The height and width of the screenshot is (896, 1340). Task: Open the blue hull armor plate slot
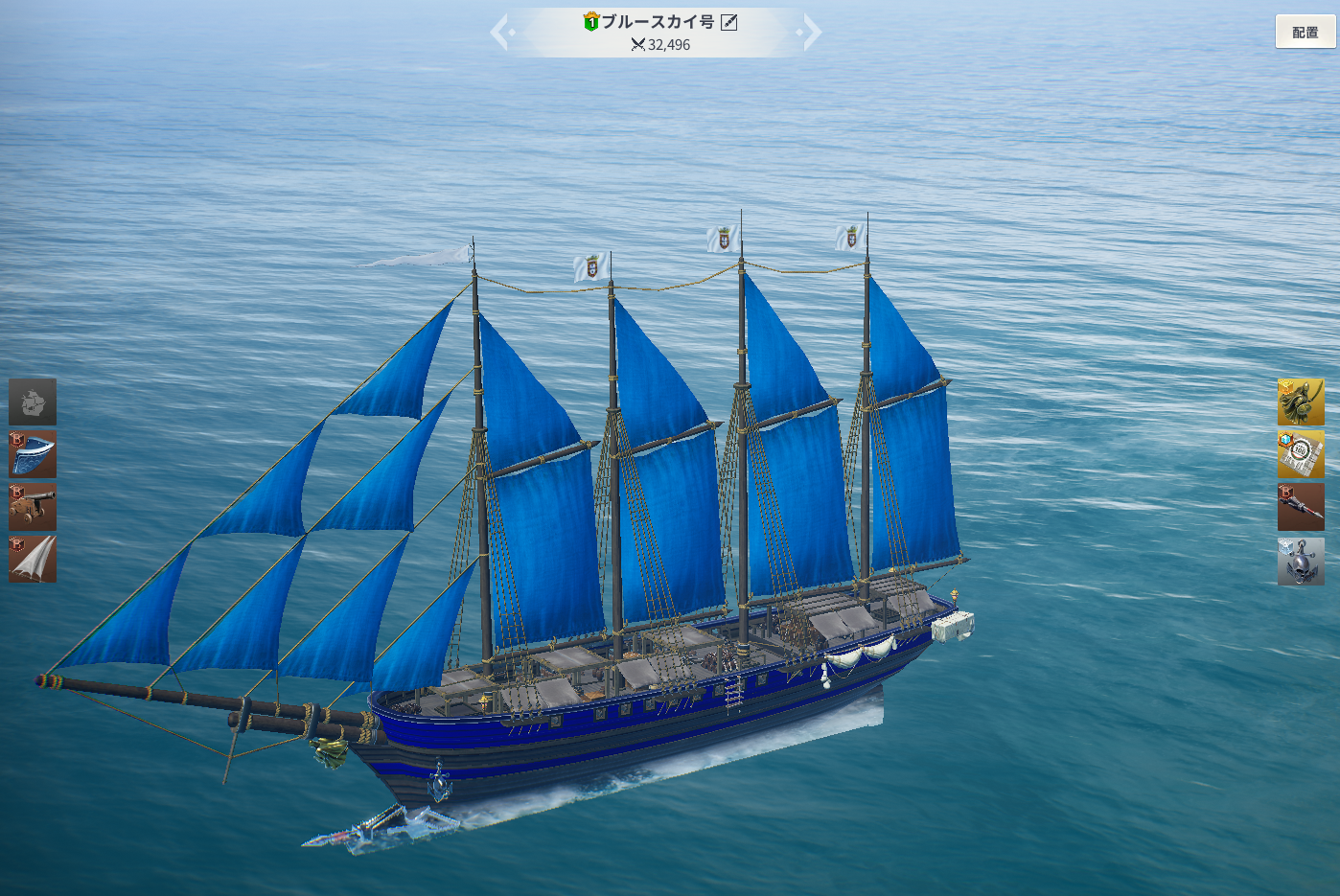point(33,454)
